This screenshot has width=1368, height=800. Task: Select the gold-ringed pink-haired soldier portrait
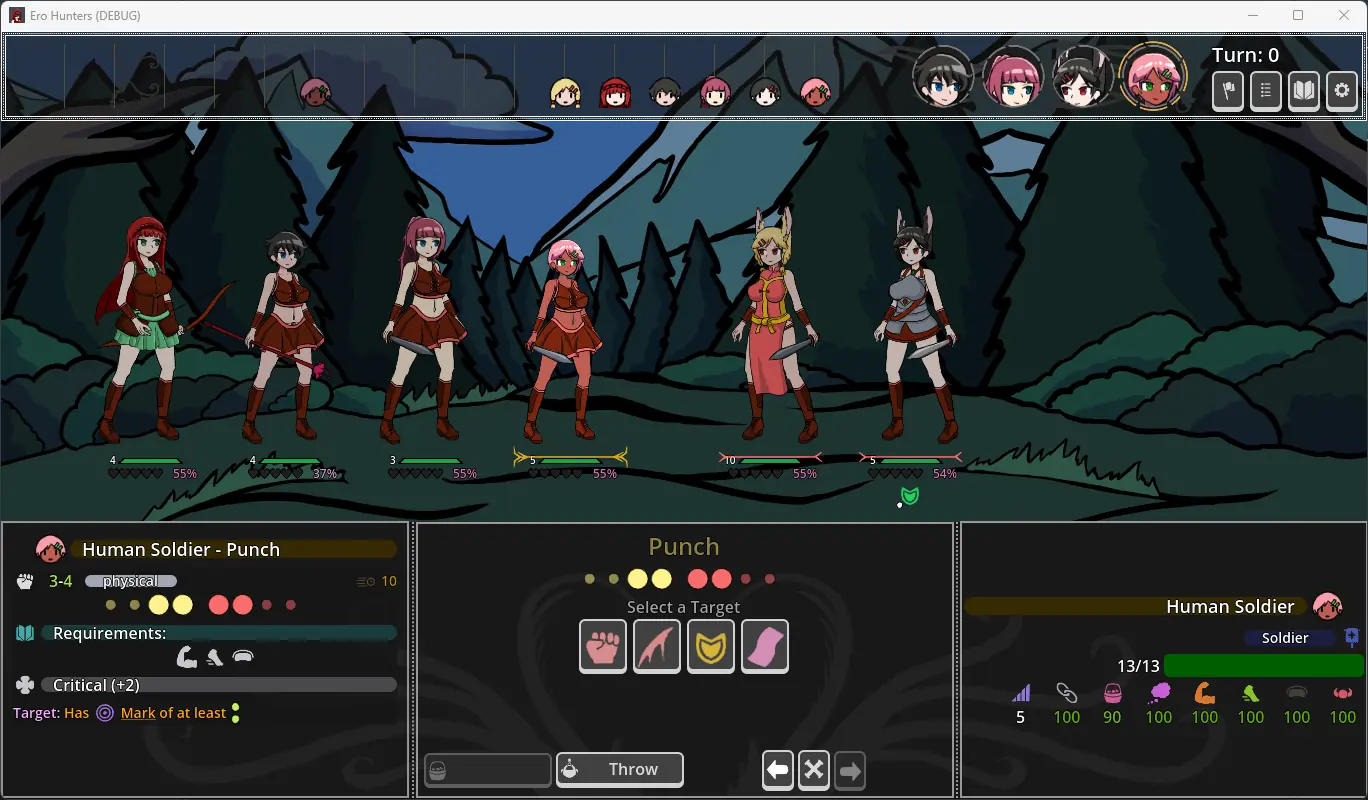pyautogui.click(x=1153, y=77)
